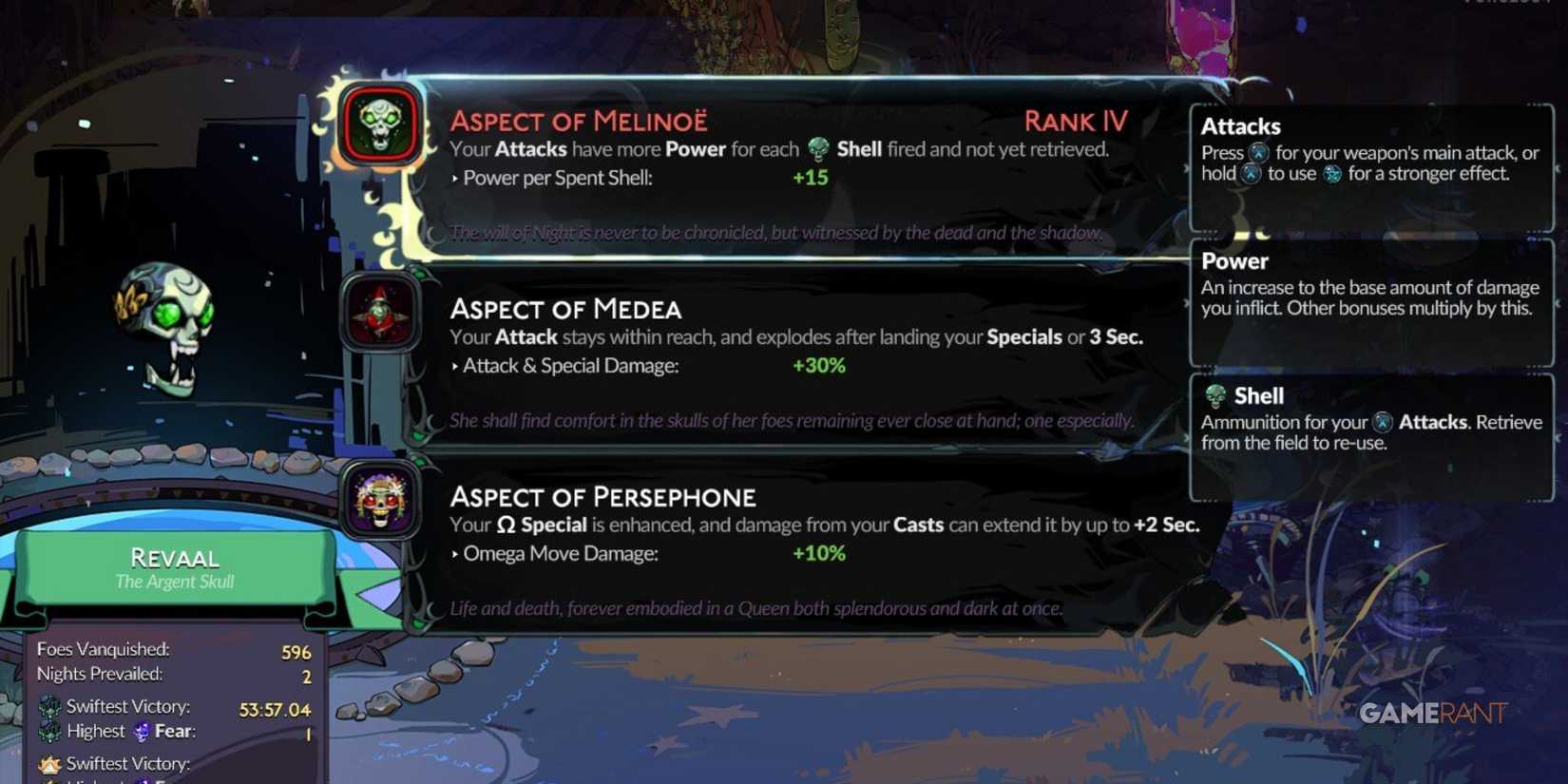This screenshot has width=1568, height=784.
Task: Click the skull icon in the Shell panel header
Action: click(1217, 396)
